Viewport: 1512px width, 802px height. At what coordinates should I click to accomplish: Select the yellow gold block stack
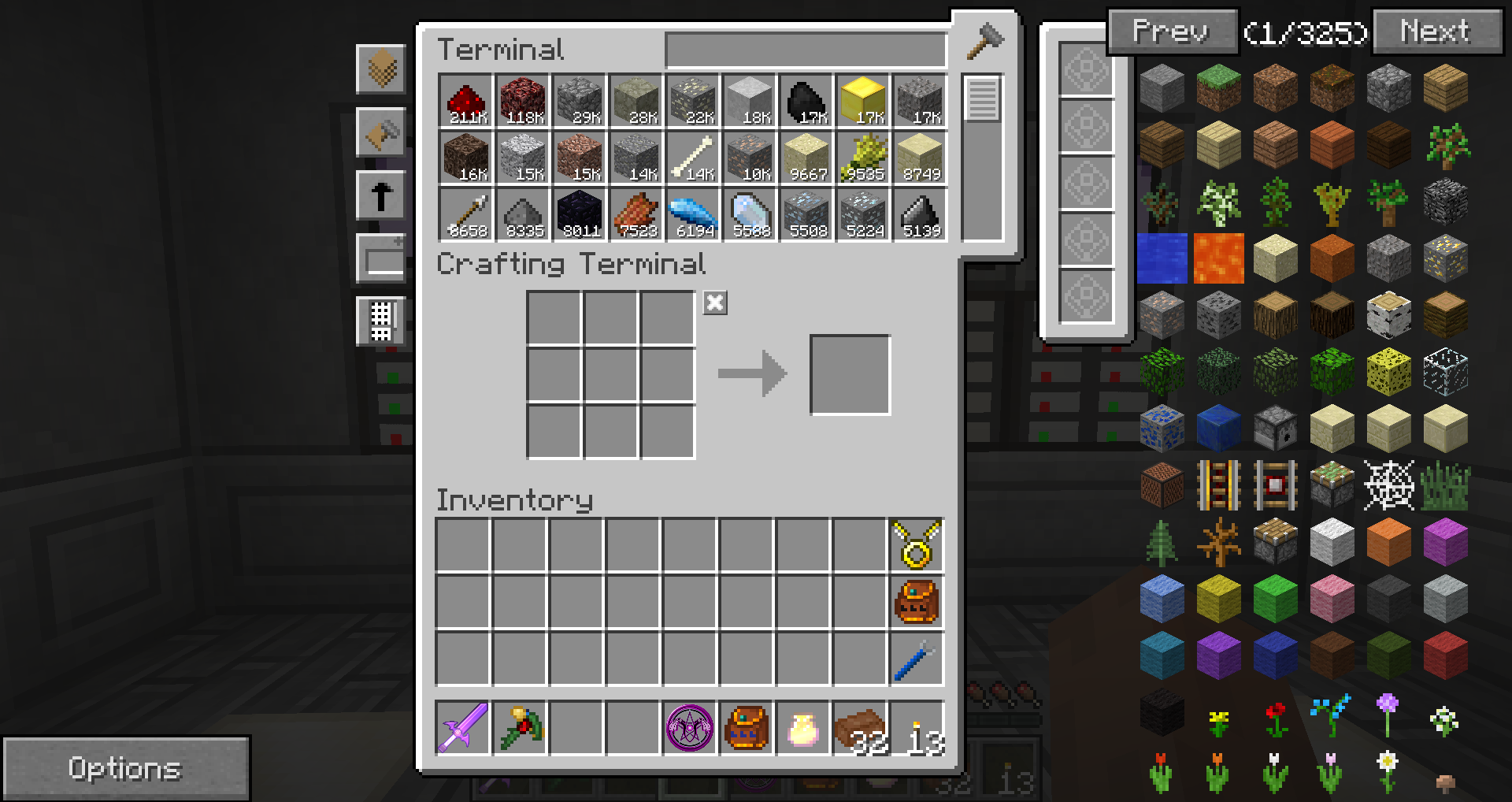pos(862,102)
